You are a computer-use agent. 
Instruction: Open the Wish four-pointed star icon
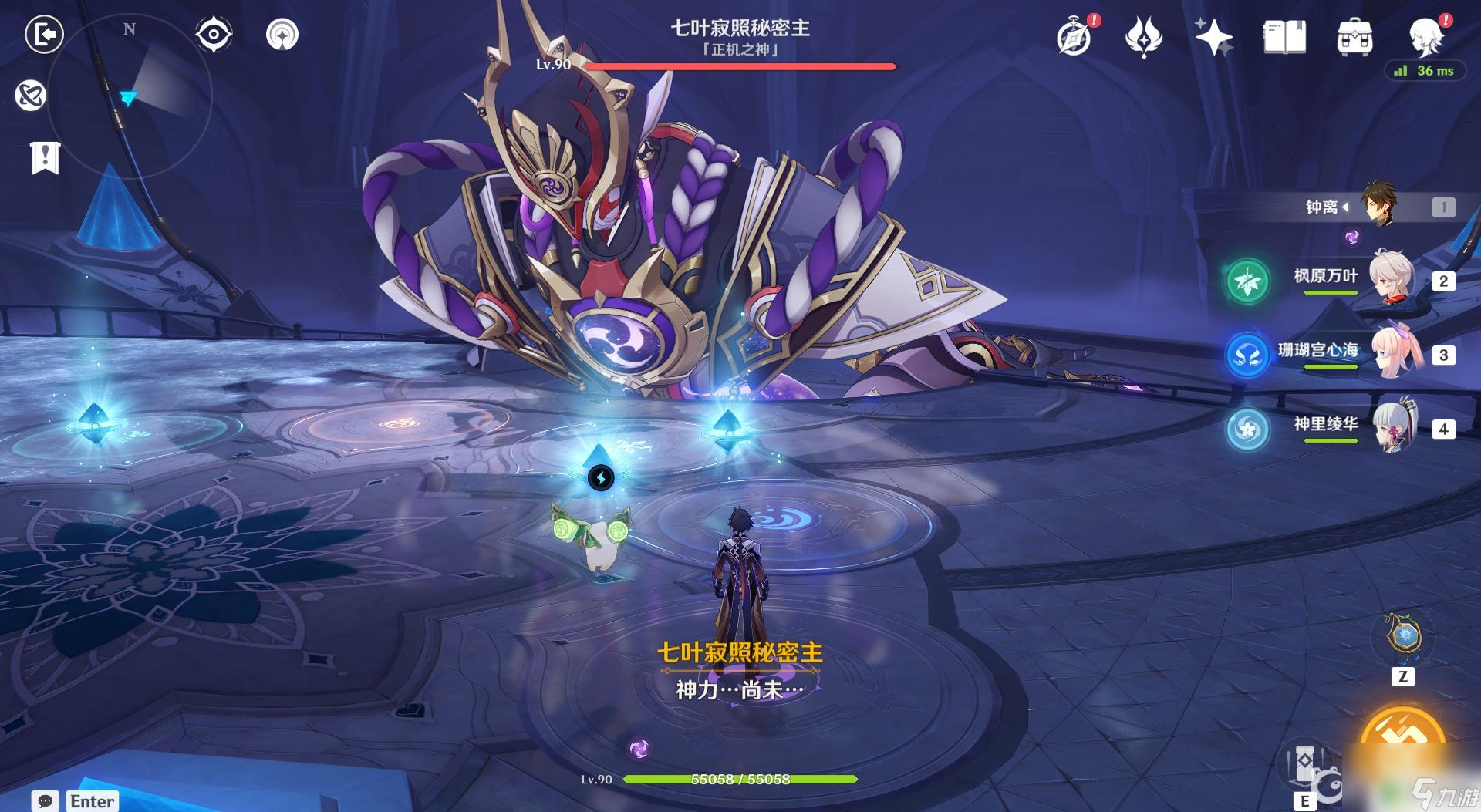(1213, 37)
